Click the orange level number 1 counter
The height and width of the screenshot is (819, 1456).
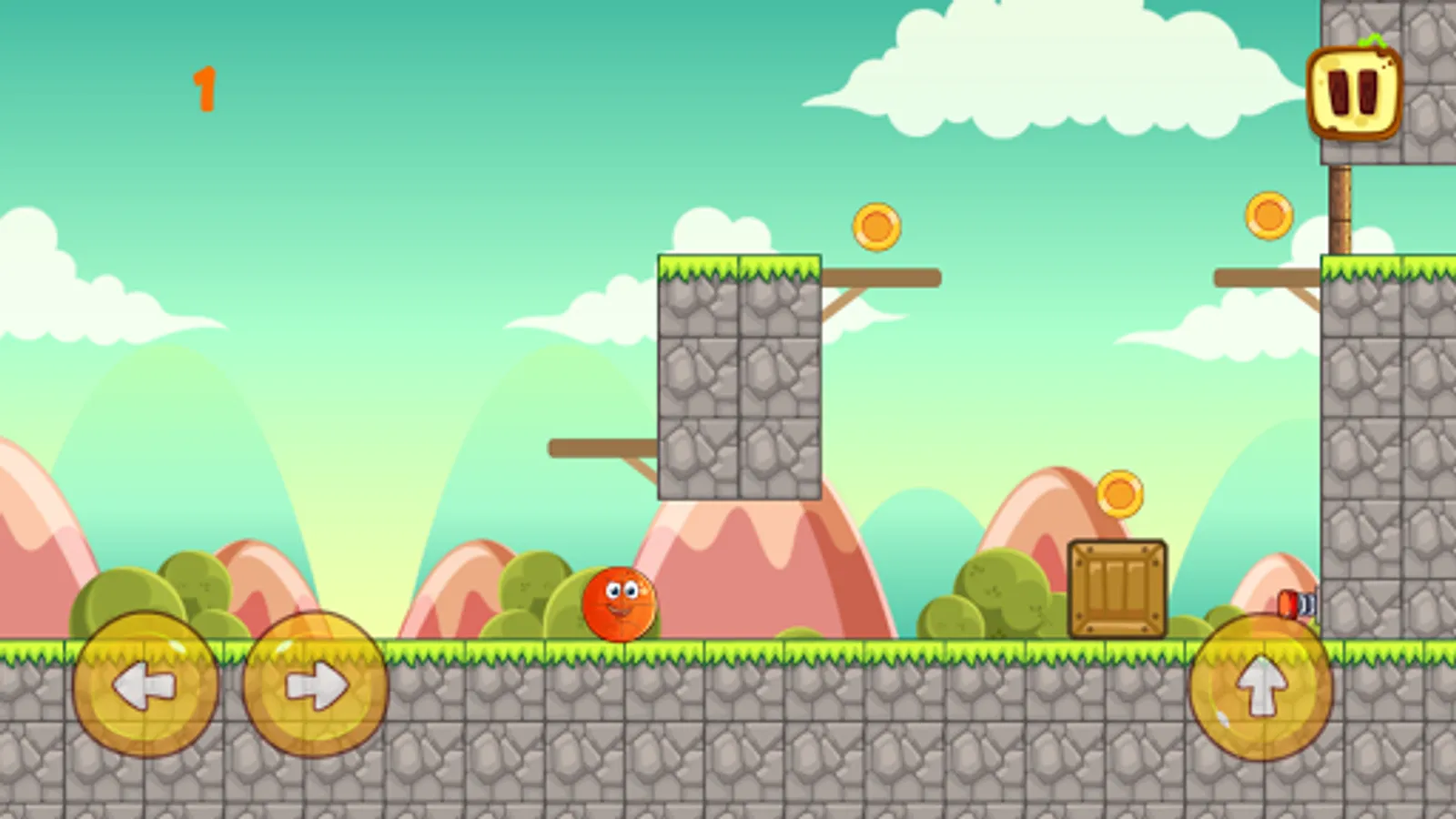(x=207, y=86)
